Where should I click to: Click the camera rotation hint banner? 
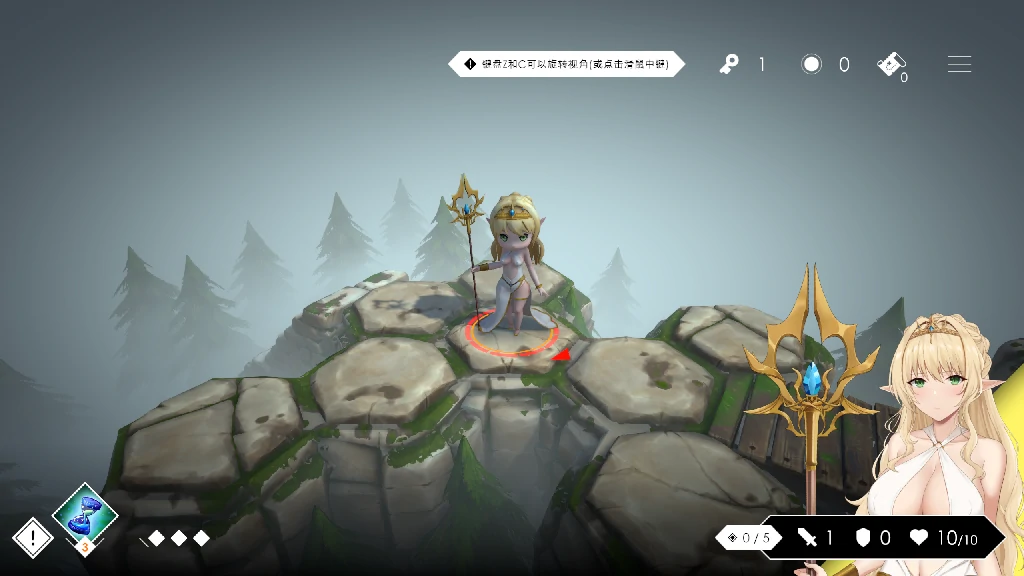567,64
